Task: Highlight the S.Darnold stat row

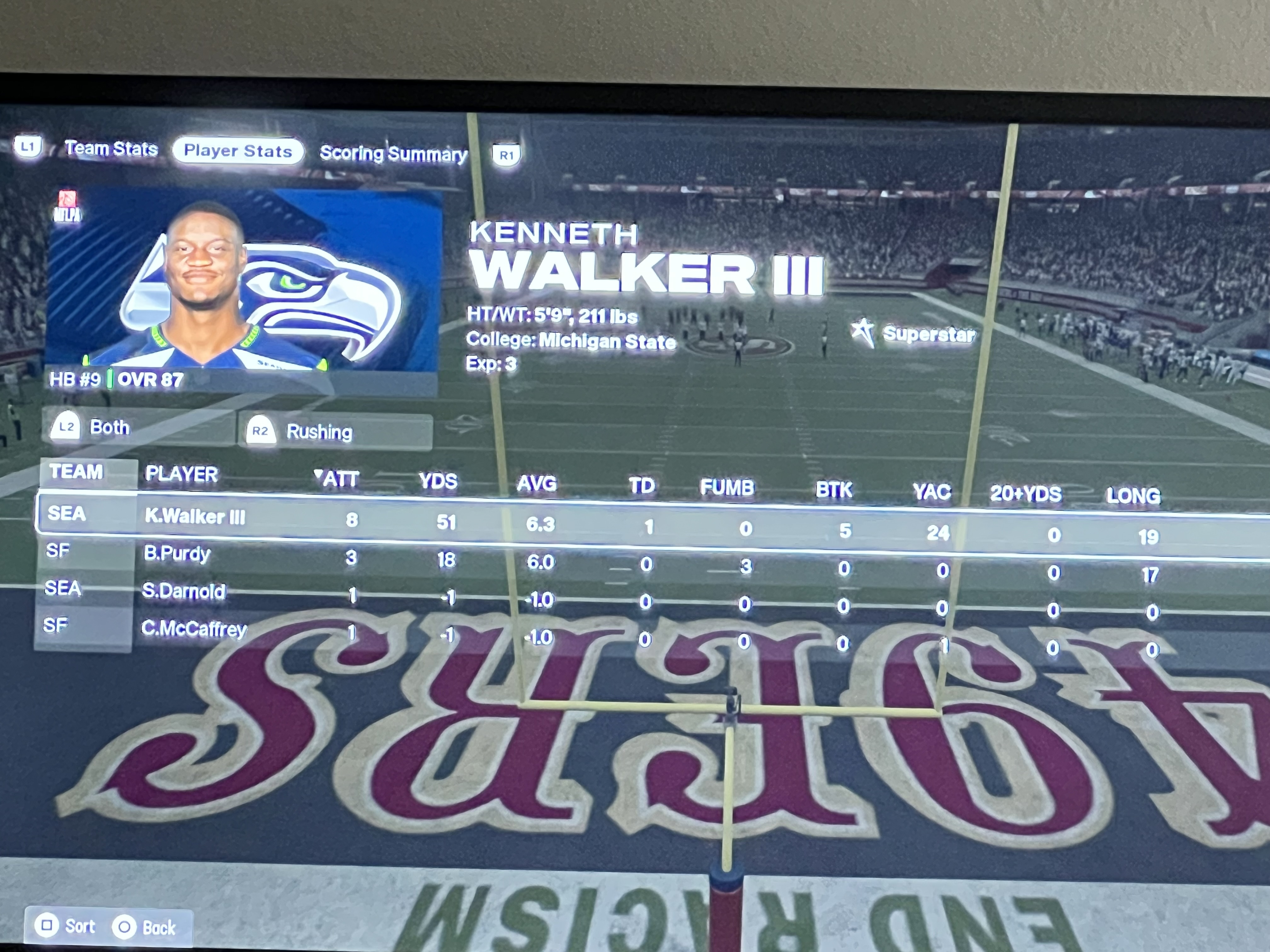Action: 184,591
